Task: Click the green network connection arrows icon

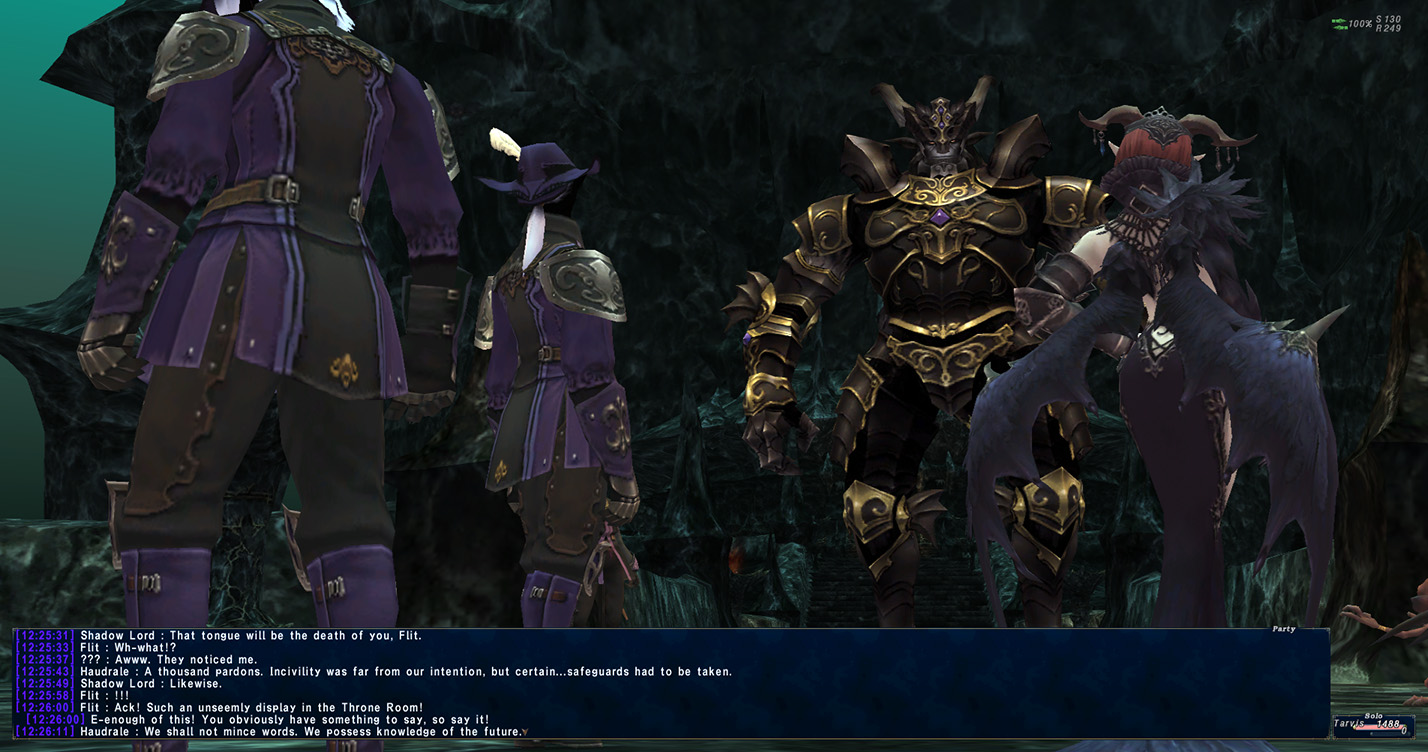Action: point(1339,24)
